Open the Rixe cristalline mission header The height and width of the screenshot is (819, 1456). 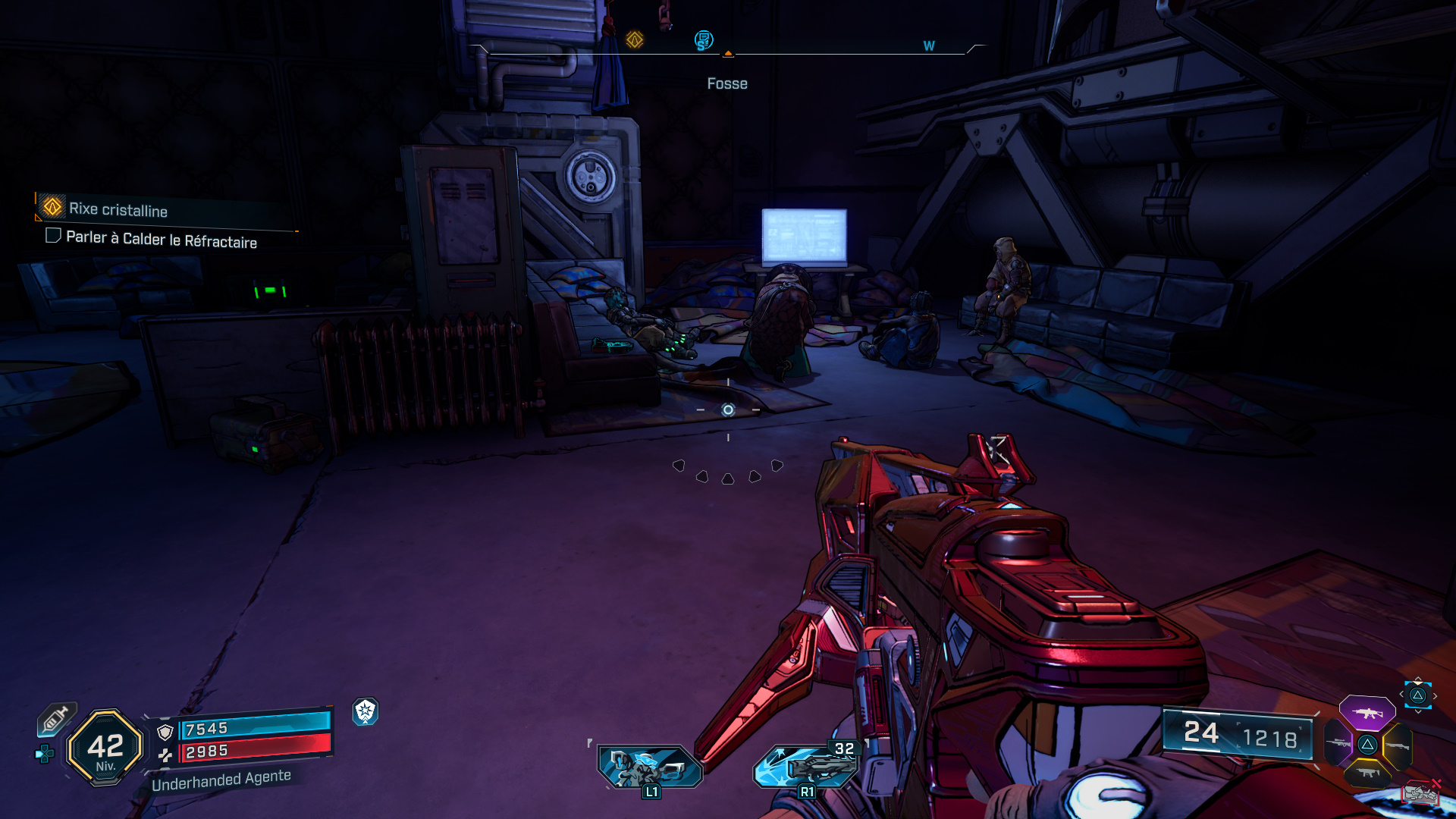click(118, 211)
